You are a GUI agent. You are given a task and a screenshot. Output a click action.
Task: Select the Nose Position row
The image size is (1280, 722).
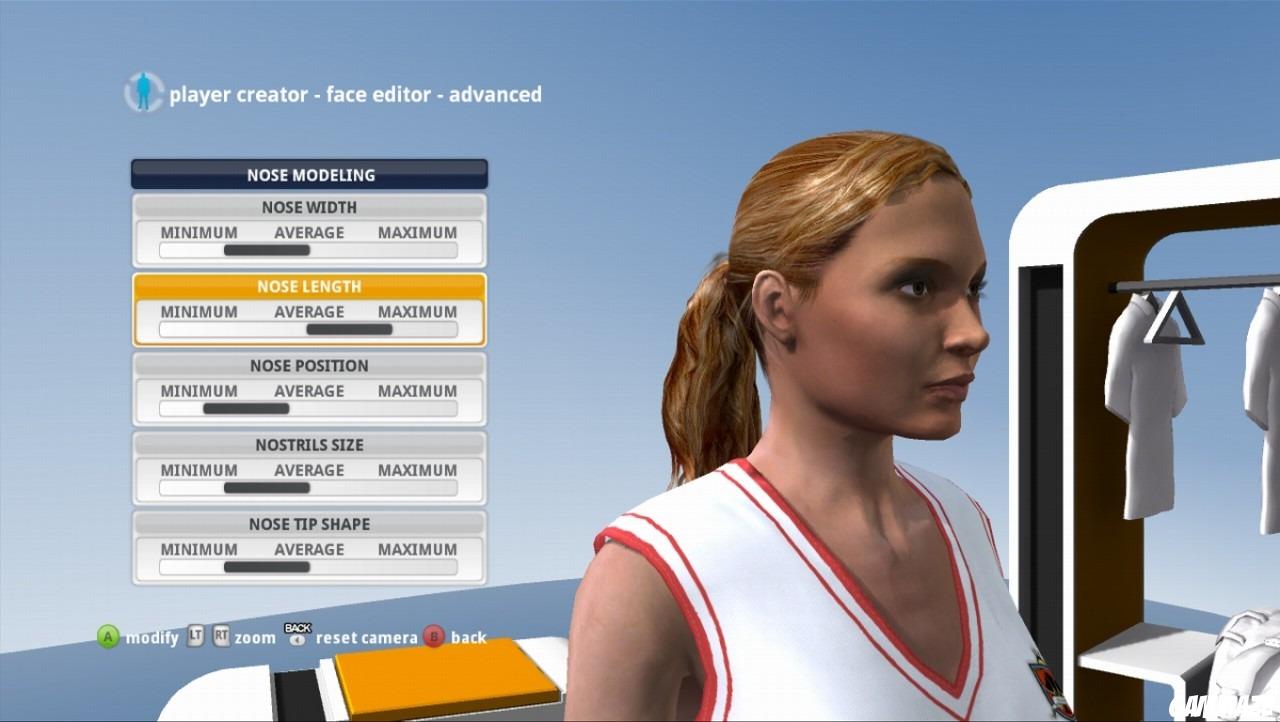click(309, 366)
